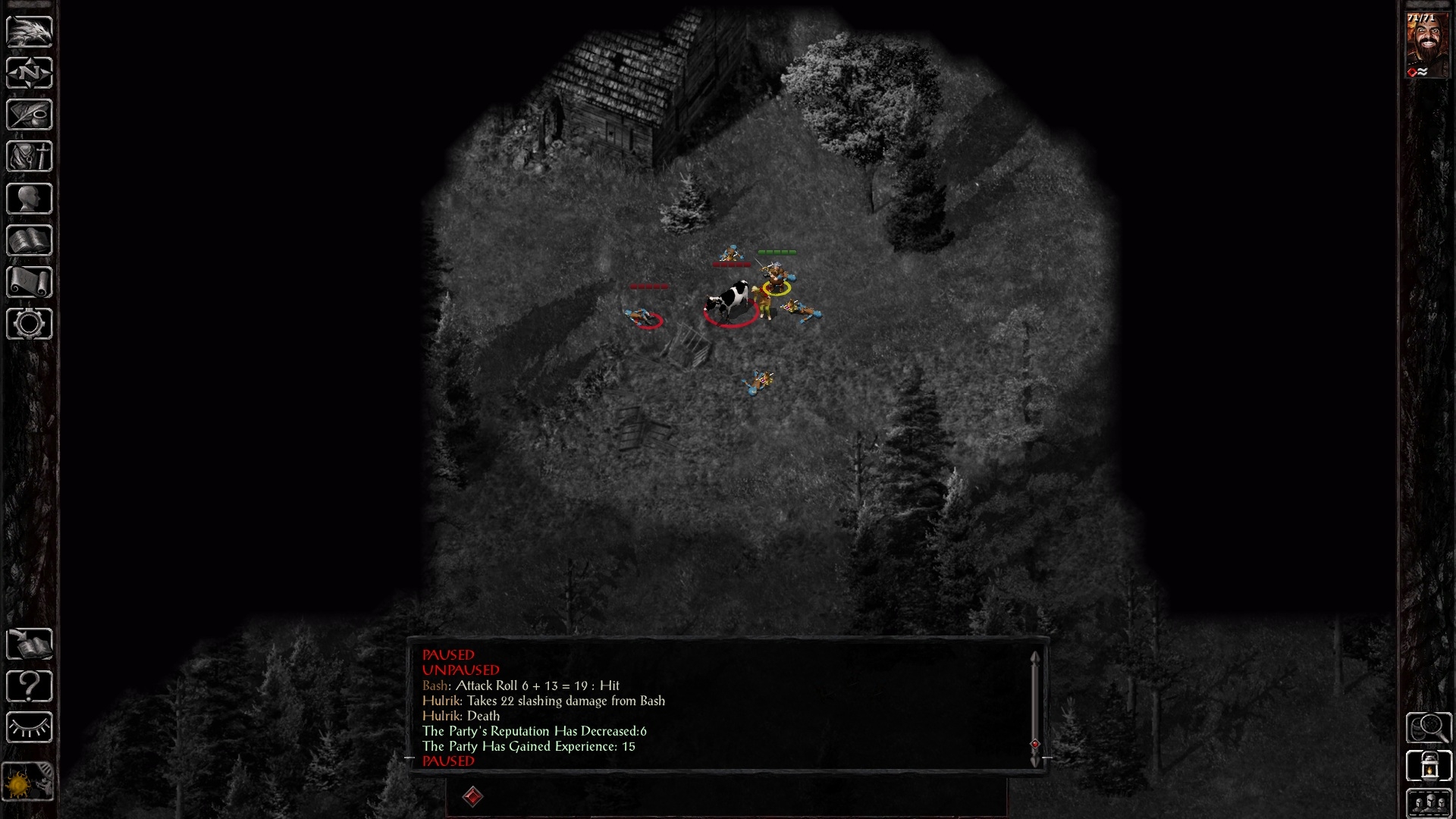
Task: Open the Inventory screen icon
Action: 30,156
